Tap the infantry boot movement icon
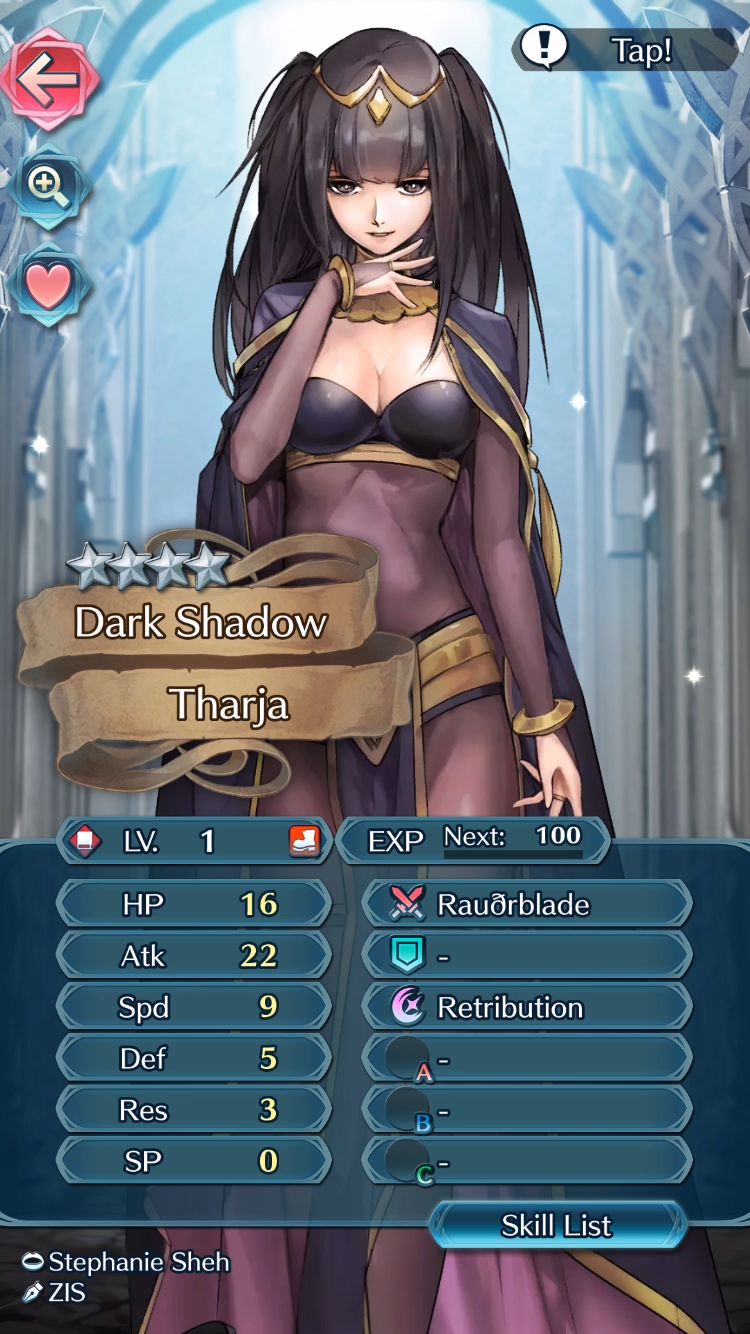Screen dimensions: 750x1334 click(305, 841)
